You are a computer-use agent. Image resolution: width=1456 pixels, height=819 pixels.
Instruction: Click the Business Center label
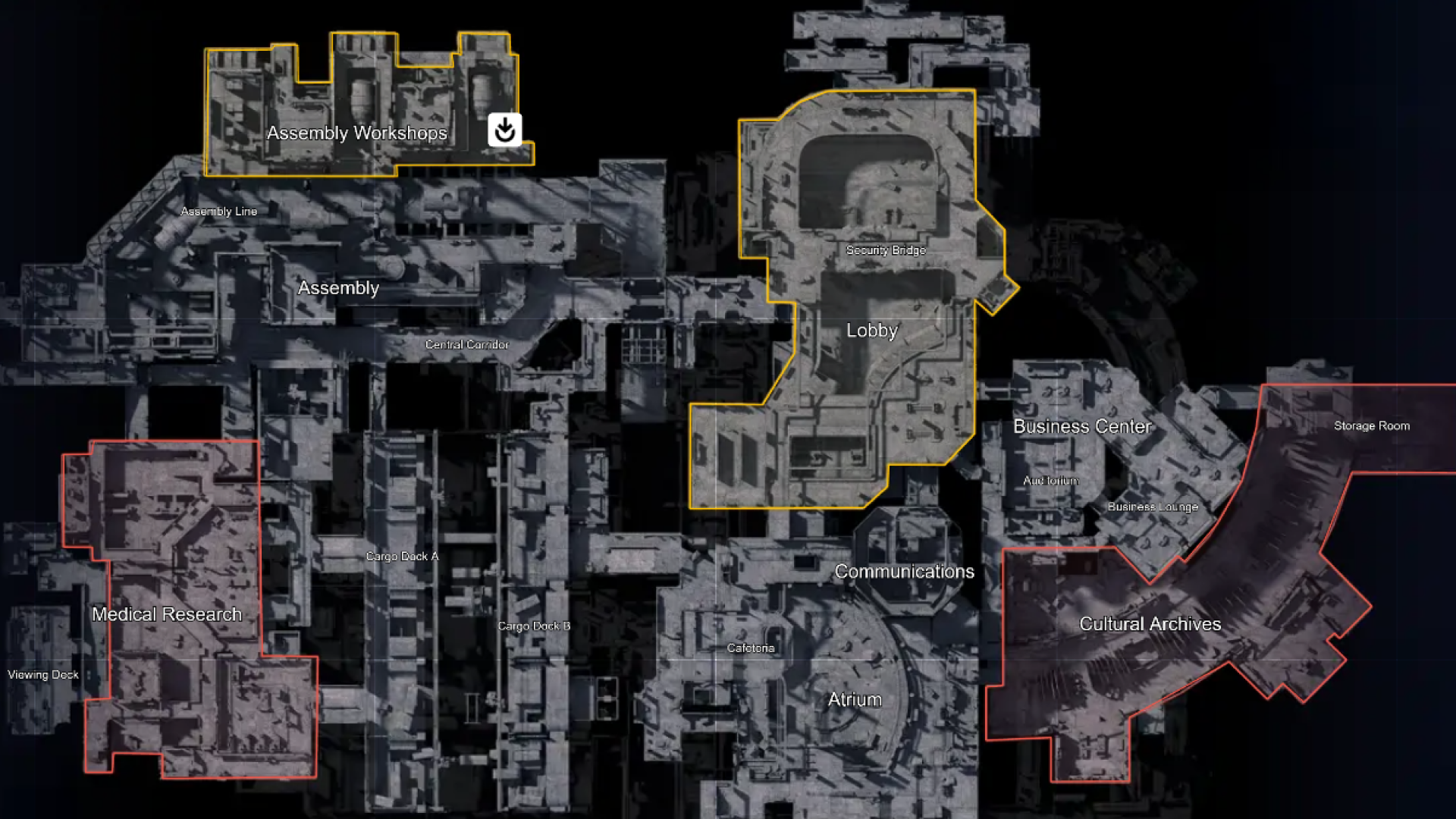(x=1083, y=426)
